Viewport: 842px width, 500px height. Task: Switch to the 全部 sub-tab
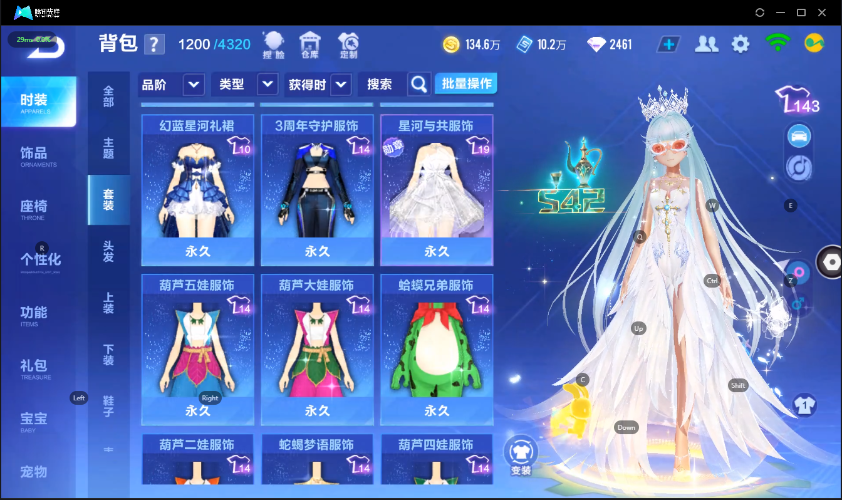[108, 97]
